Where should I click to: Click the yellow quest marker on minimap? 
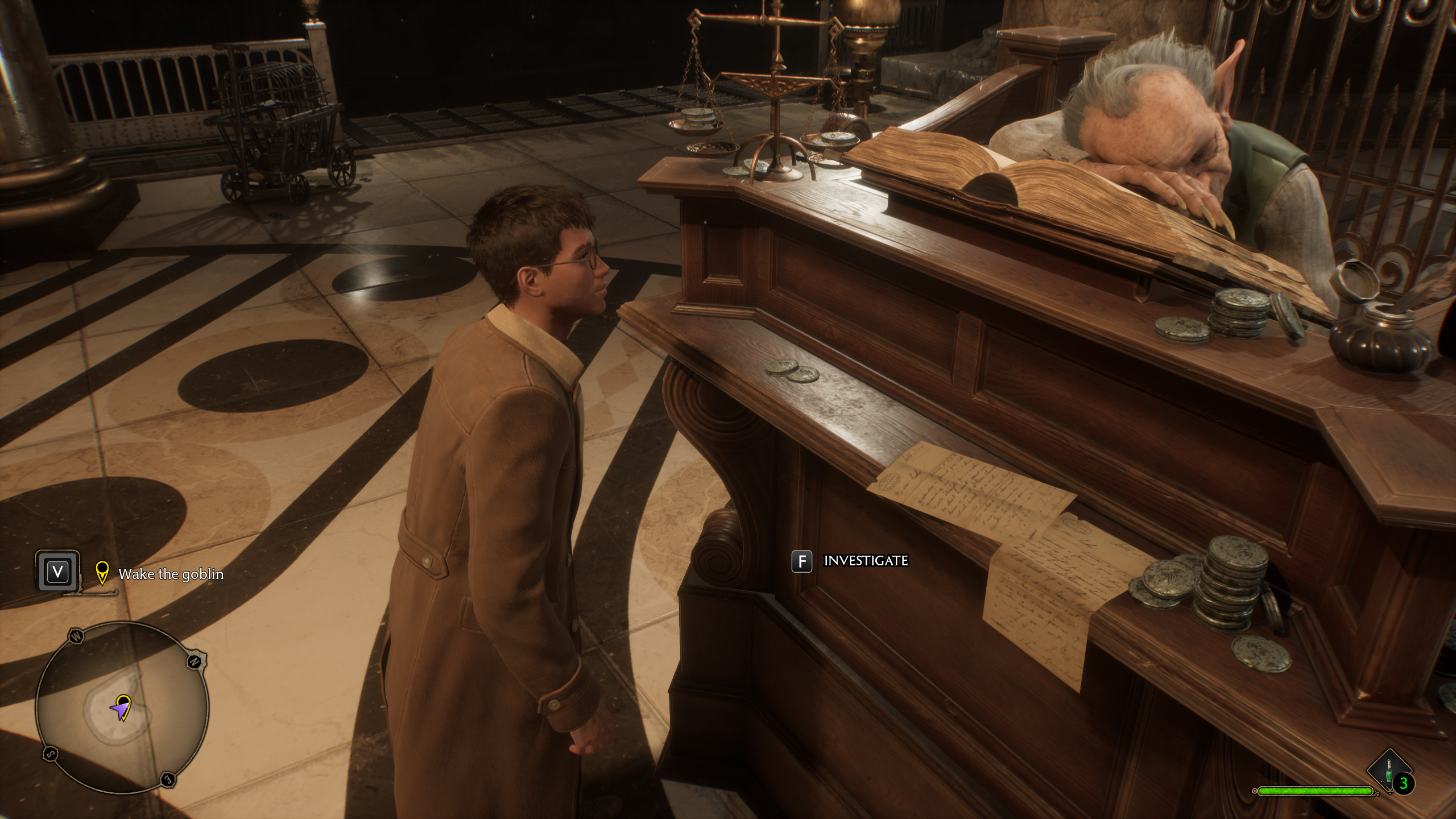[123, 704]
